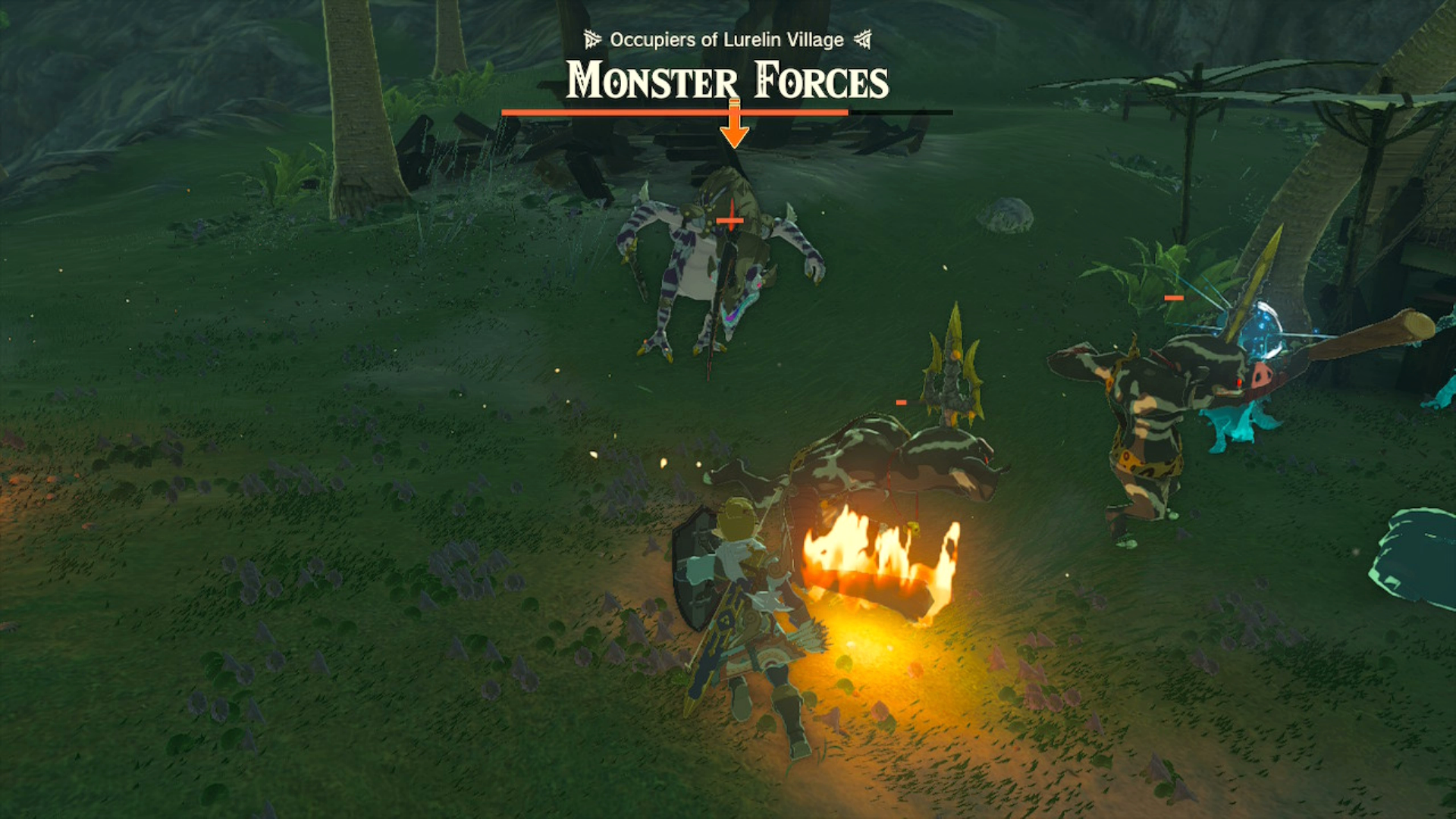Click the Occupiers of Lurelin Village subtitle
Screen dimensions: 1456x819
click(x=726, y=39)
